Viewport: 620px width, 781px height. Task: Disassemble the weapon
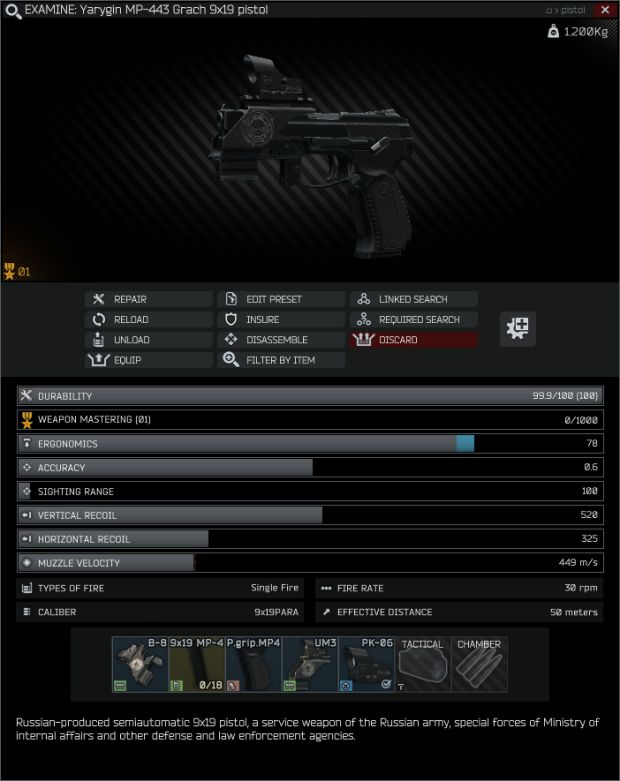point(281,340)
